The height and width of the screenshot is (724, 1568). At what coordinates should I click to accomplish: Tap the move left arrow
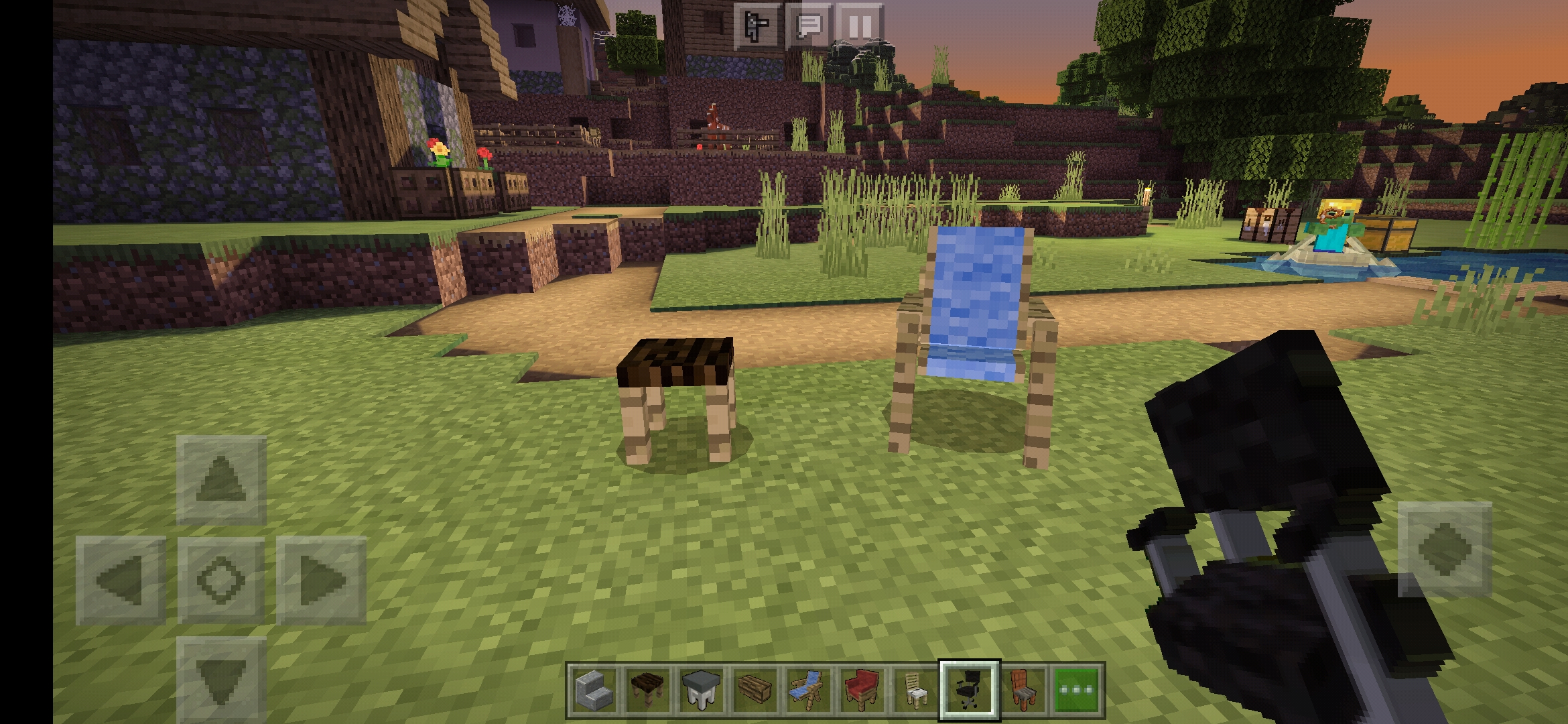click(121, 581)
